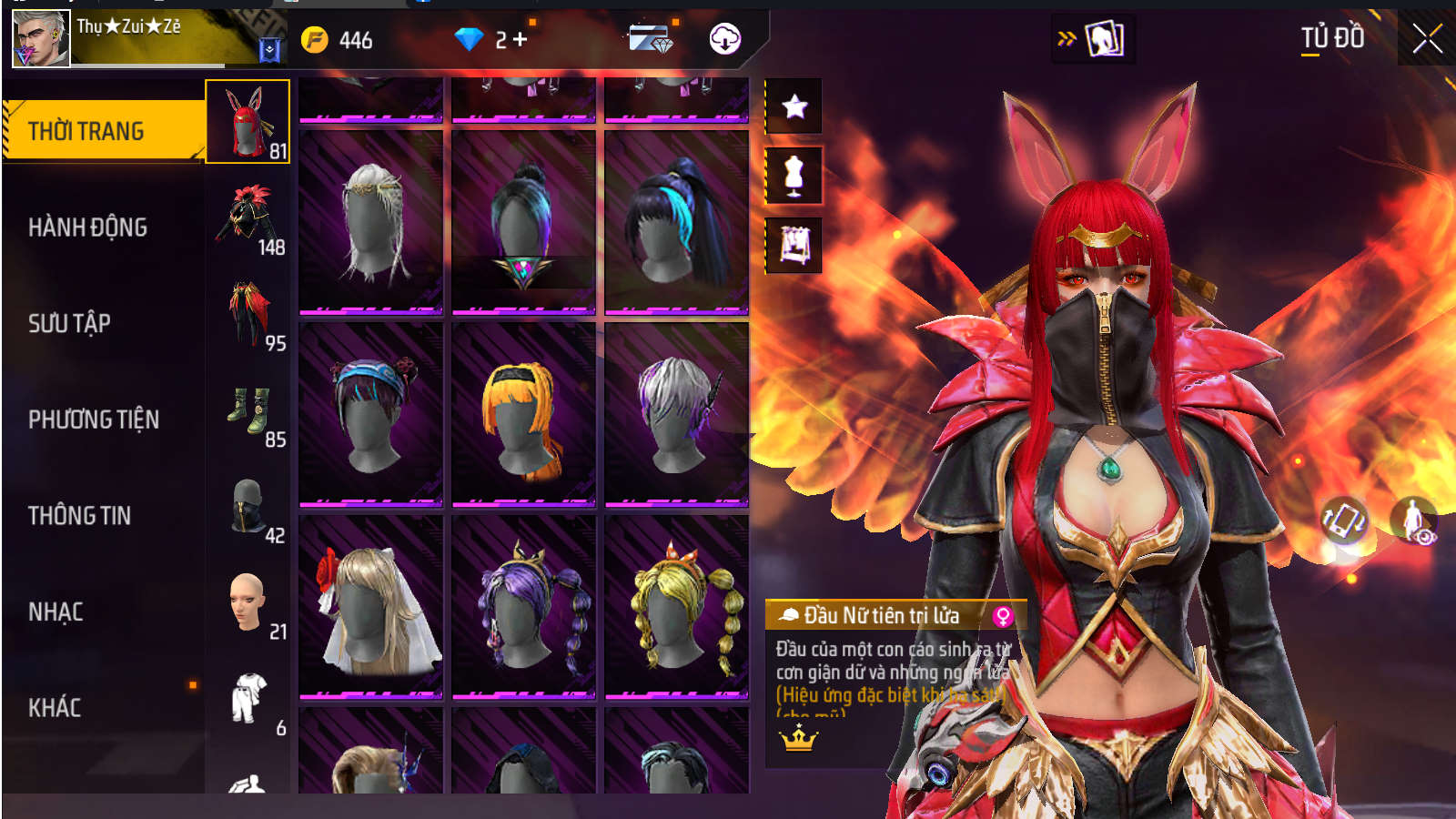This screenshot has height=819, width=1456.
Task: Select the orange hair with black headband
Action: pyautogui.click(x=523, y=414)
